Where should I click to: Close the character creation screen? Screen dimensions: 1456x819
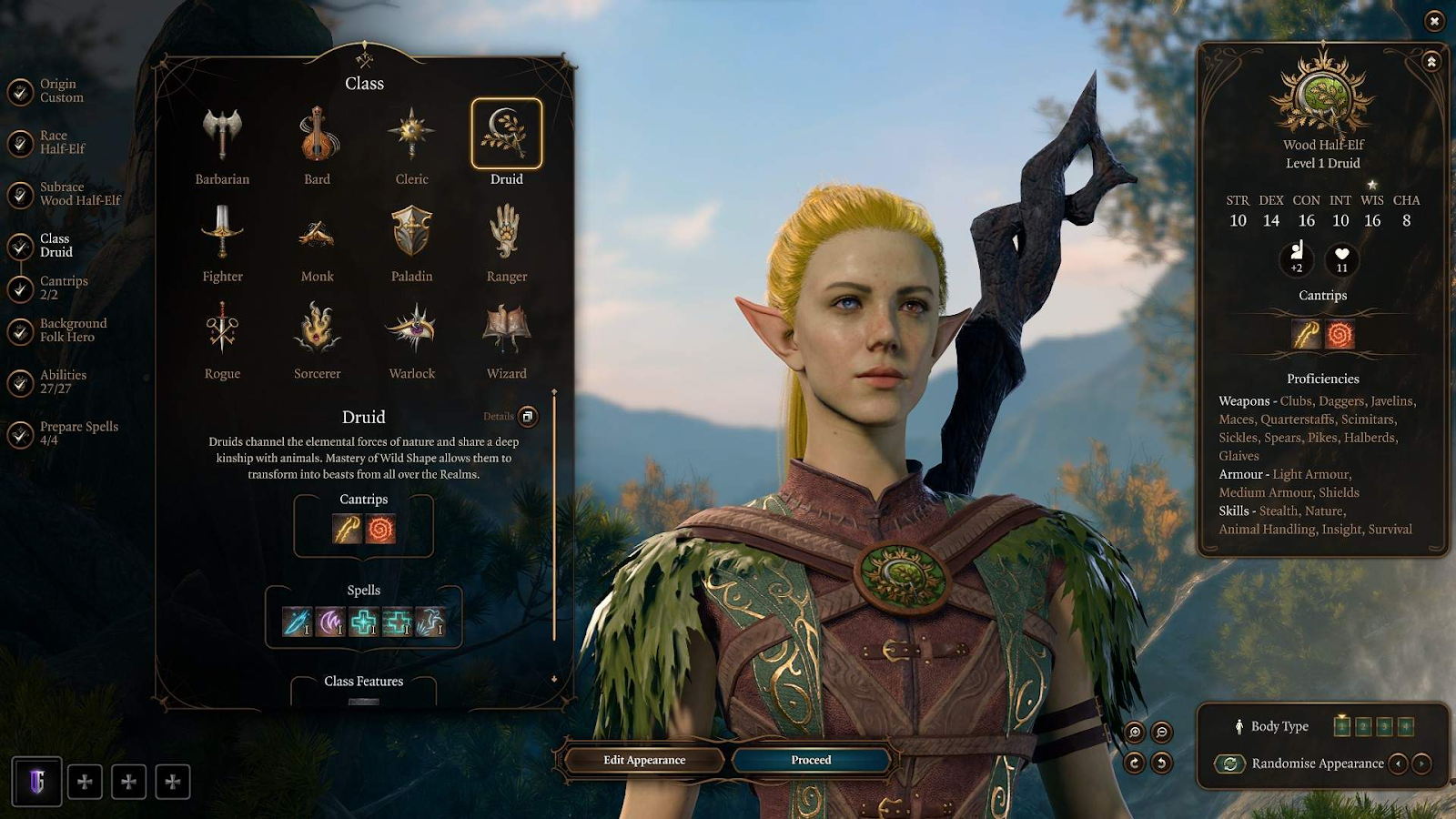point(1434,21)
